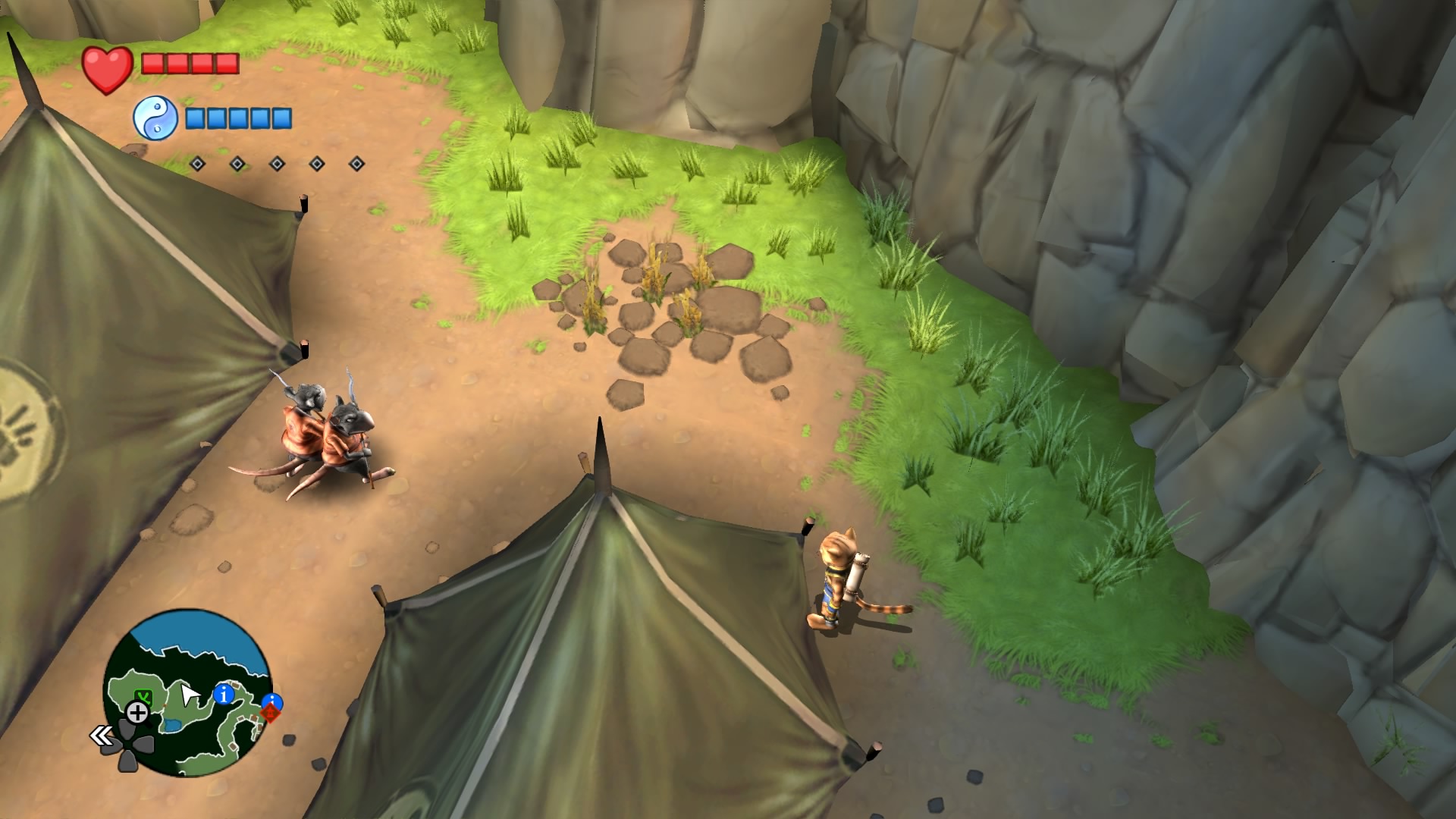This screenshot has height=819, width=1456.
Task: Click the second blue info bubble on the minimap edge
Action: [x=272, y=701]
